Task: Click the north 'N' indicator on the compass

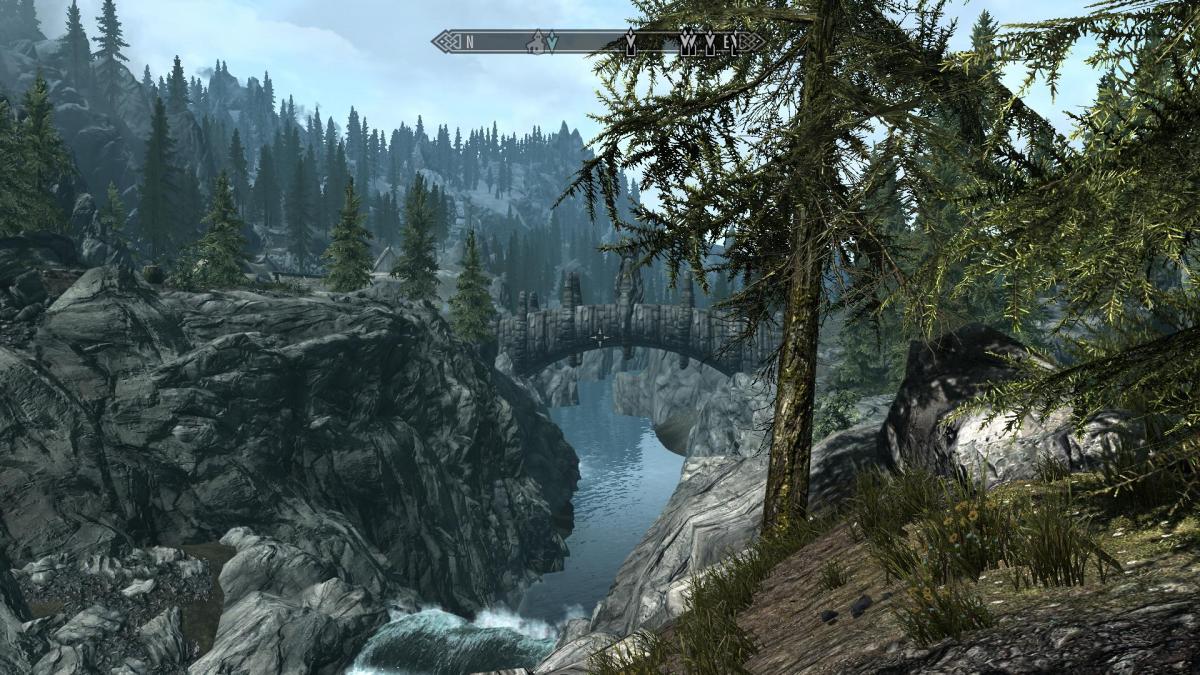Action: pyautogui.click(x=468, y=42)
